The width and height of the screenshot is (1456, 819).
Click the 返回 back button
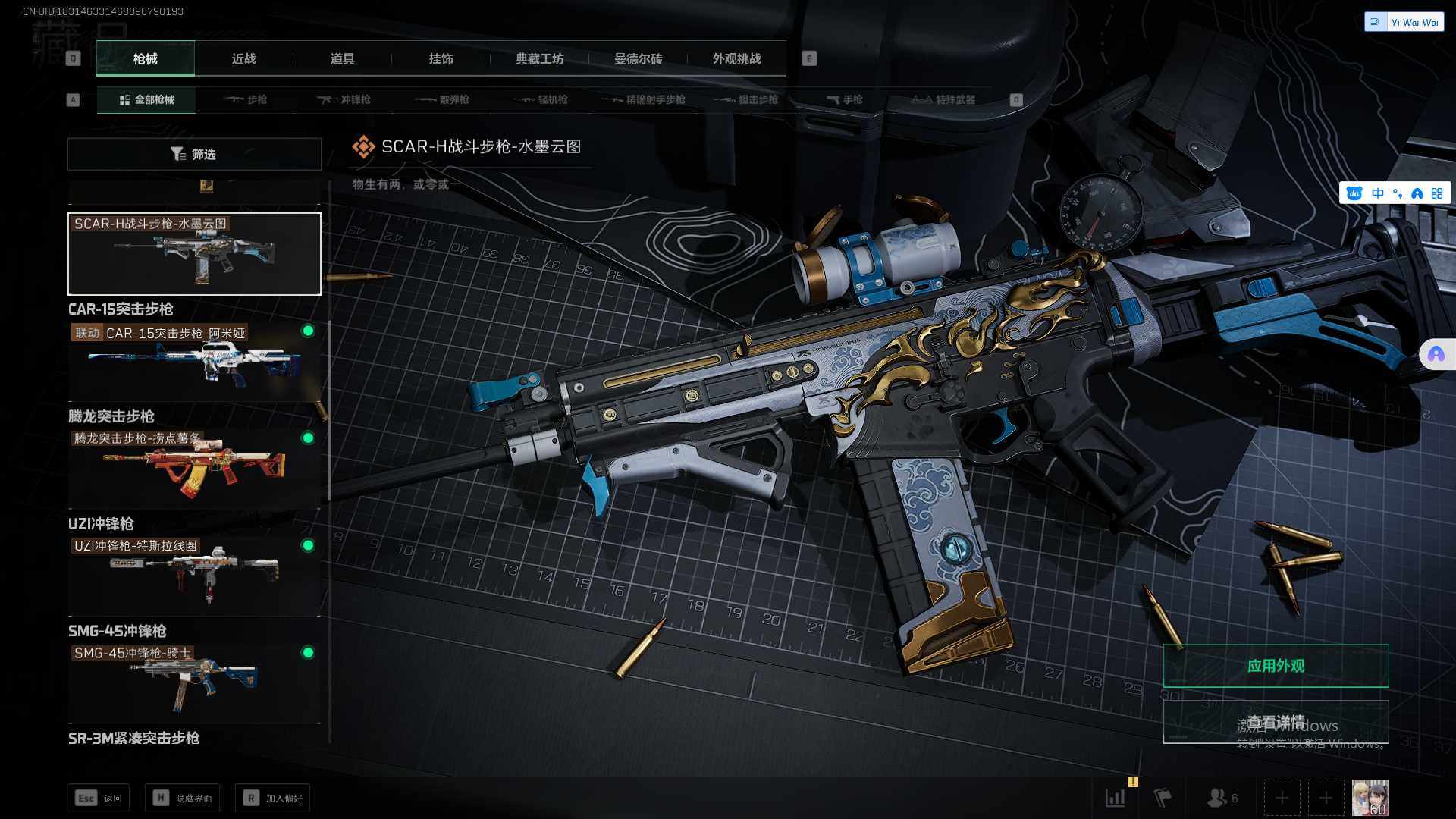(x=99, y=799)
